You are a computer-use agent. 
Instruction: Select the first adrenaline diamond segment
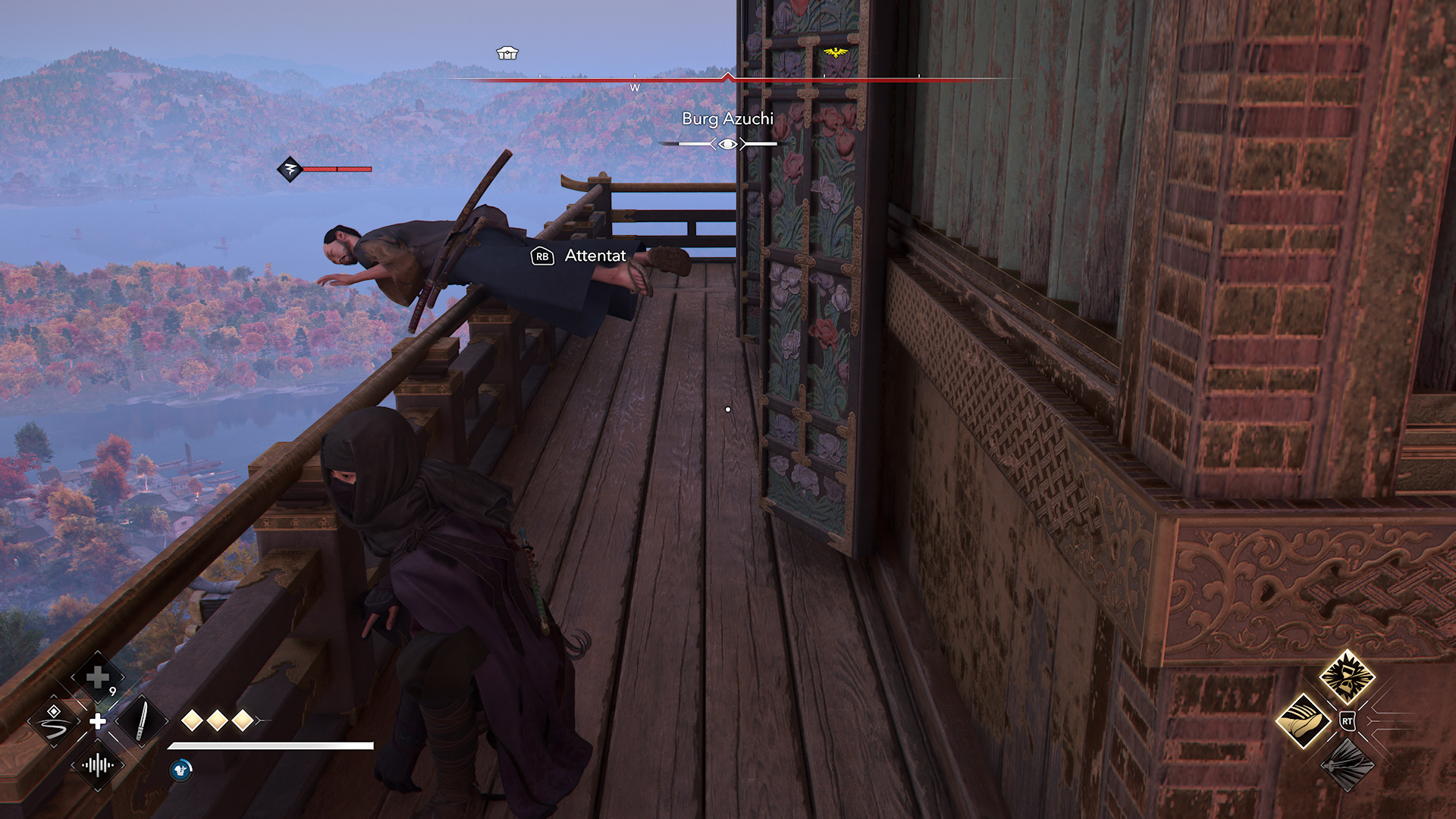(x=192, y=720)
